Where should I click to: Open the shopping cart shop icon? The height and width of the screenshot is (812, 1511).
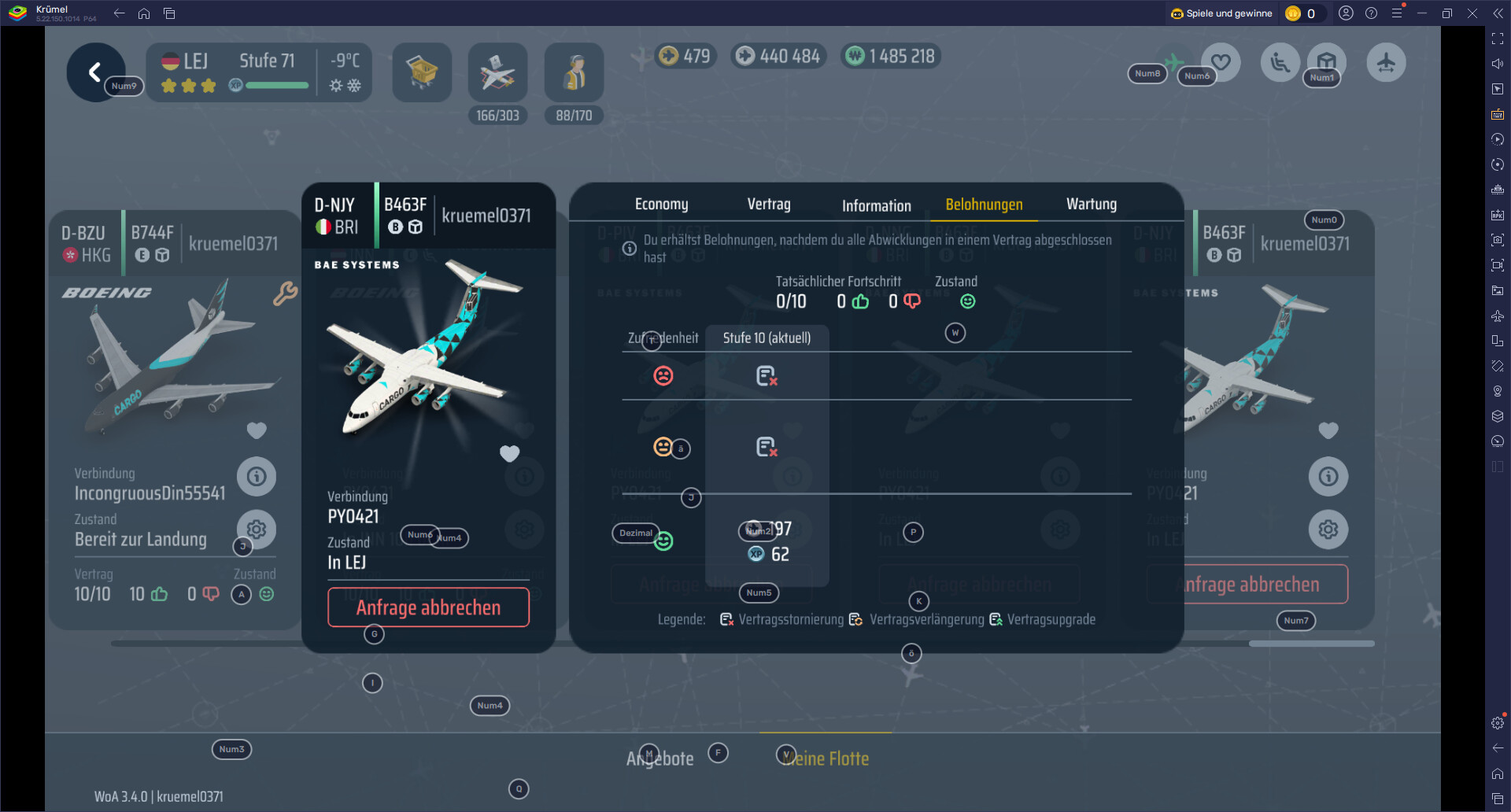click(x=422, y=72)
